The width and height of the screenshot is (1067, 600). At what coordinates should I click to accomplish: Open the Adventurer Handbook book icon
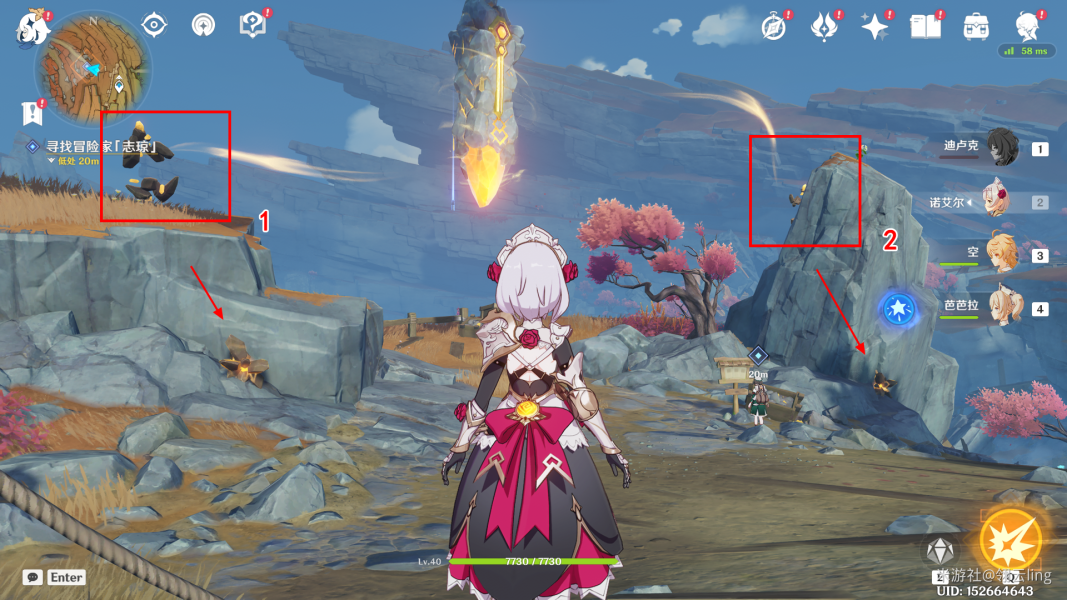tap(925, 26)
